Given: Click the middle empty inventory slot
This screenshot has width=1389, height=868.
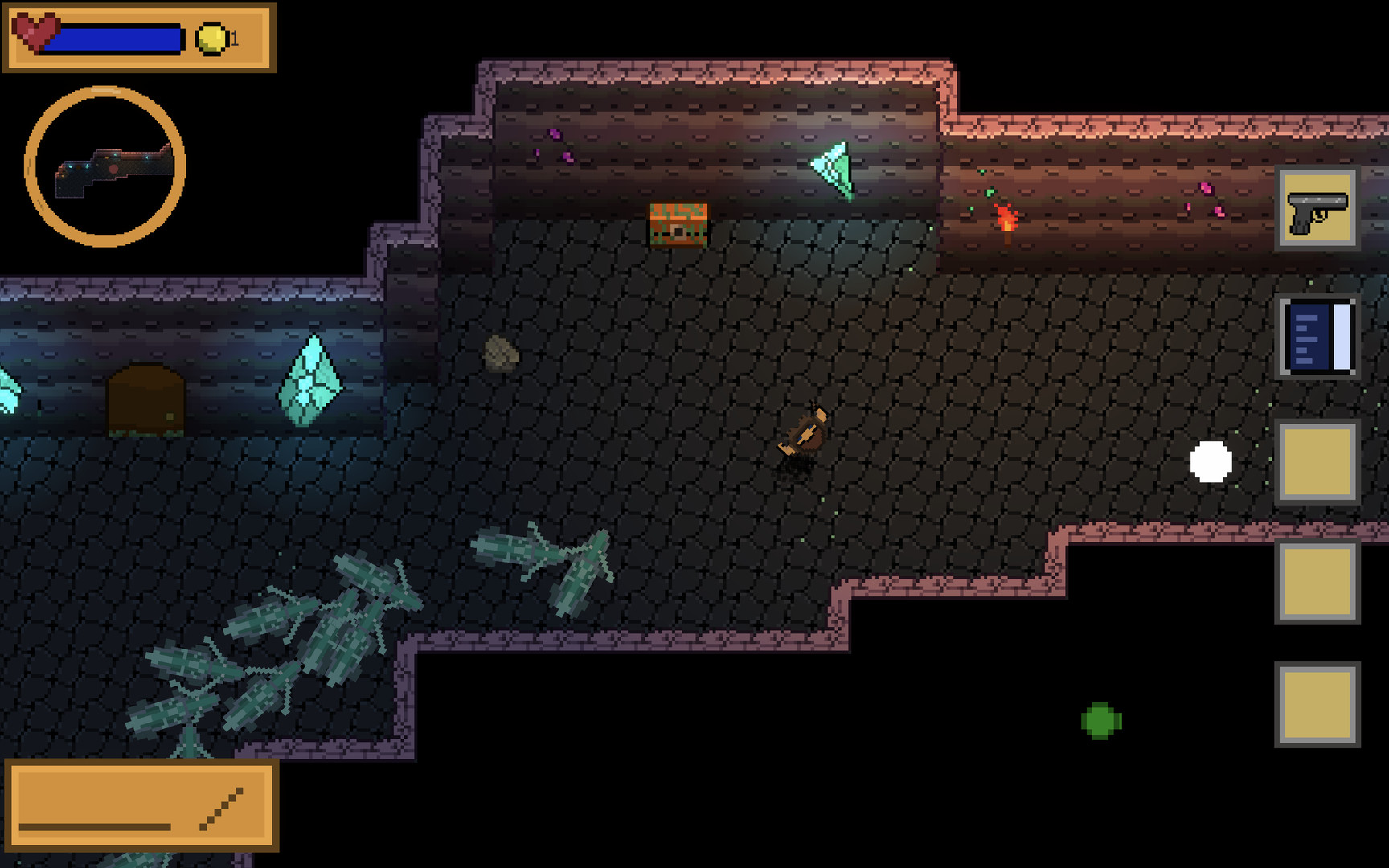Looking at the screenshot, I should (1317, 583).
